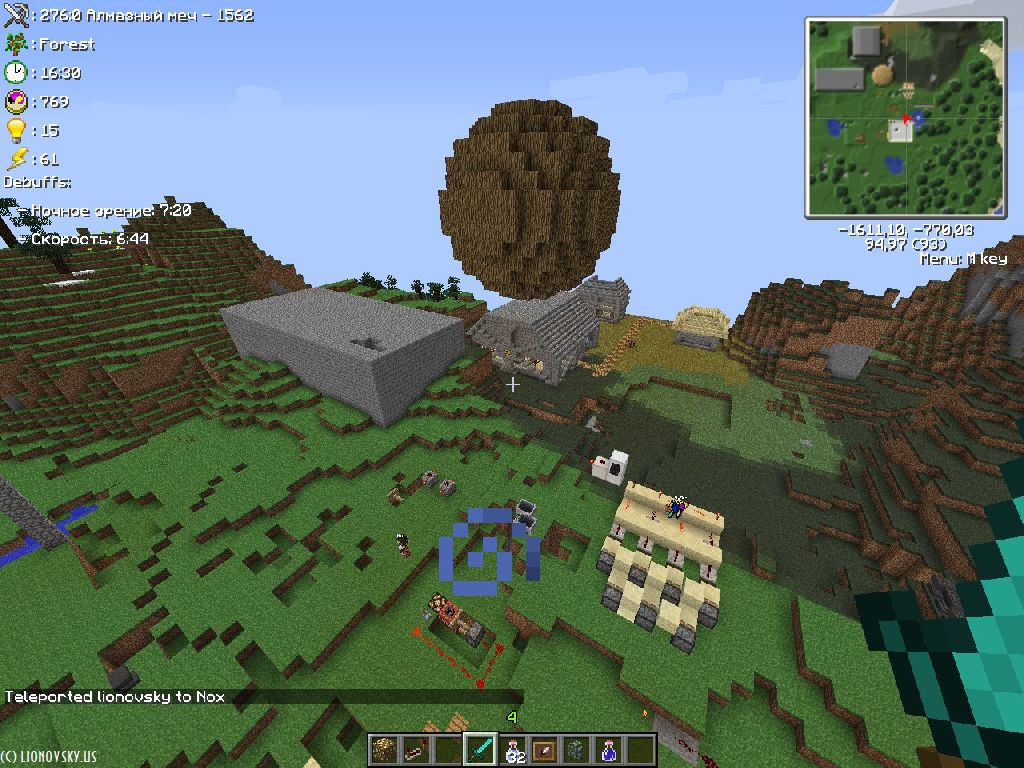
Task: Choose the potion stack of 32
Action: coord(513,749)
